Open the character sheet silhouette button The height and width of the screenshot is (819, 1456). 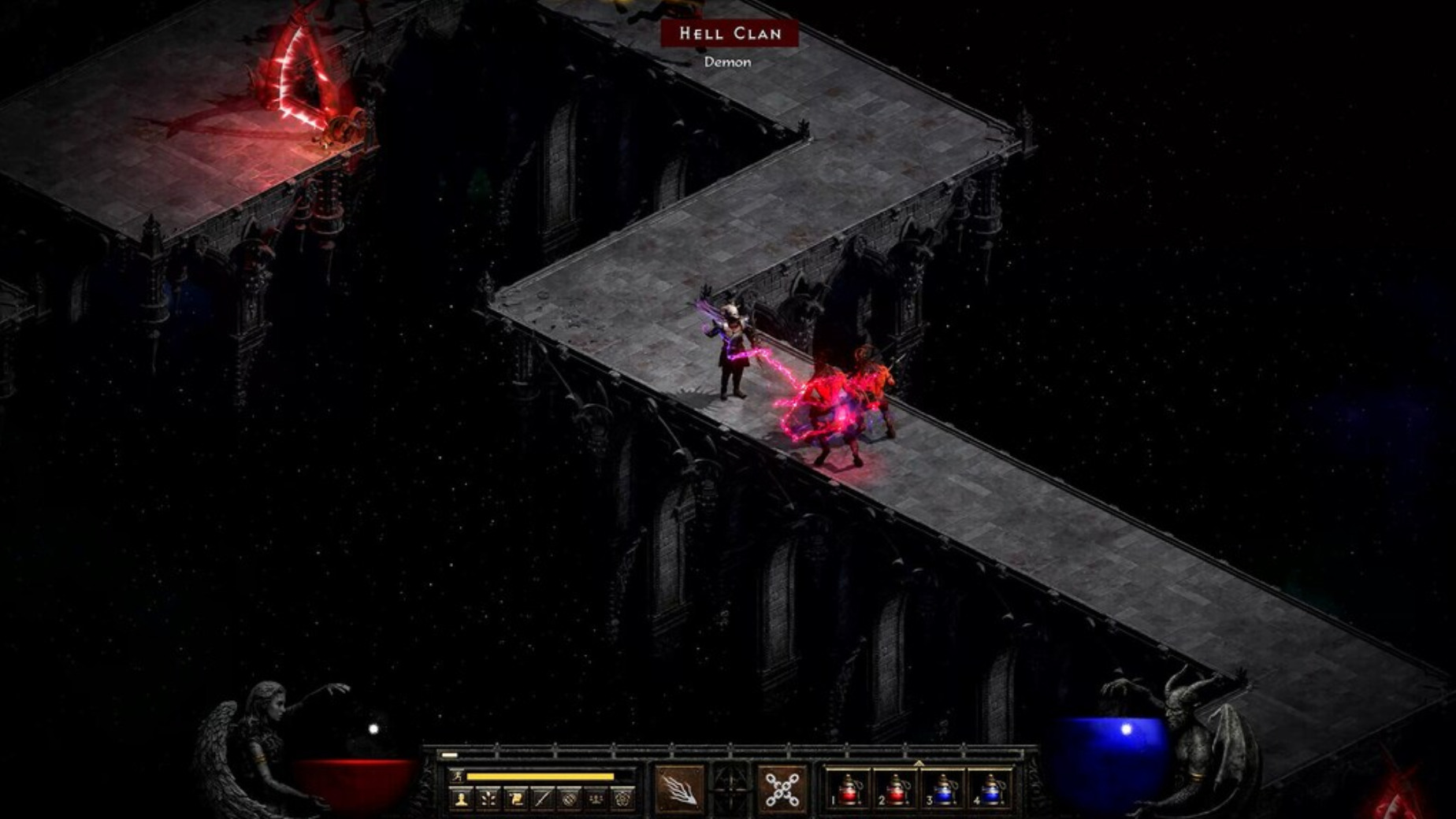click(462, 799)
